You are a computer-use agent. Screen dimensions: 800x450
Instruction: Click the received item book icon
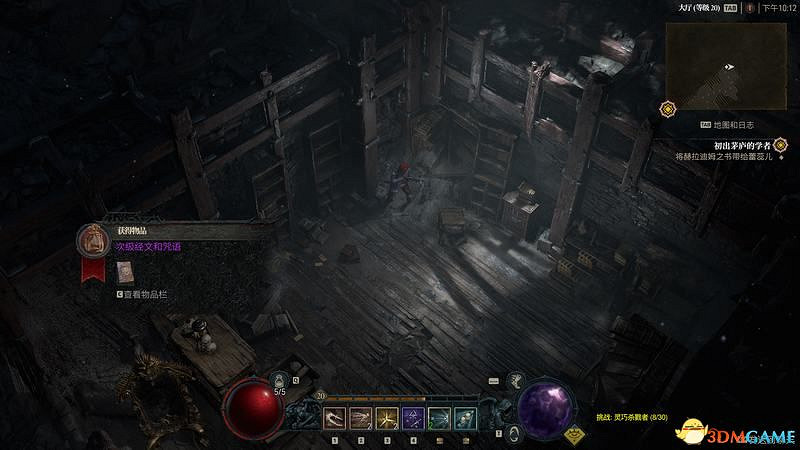tap(125, 271)
